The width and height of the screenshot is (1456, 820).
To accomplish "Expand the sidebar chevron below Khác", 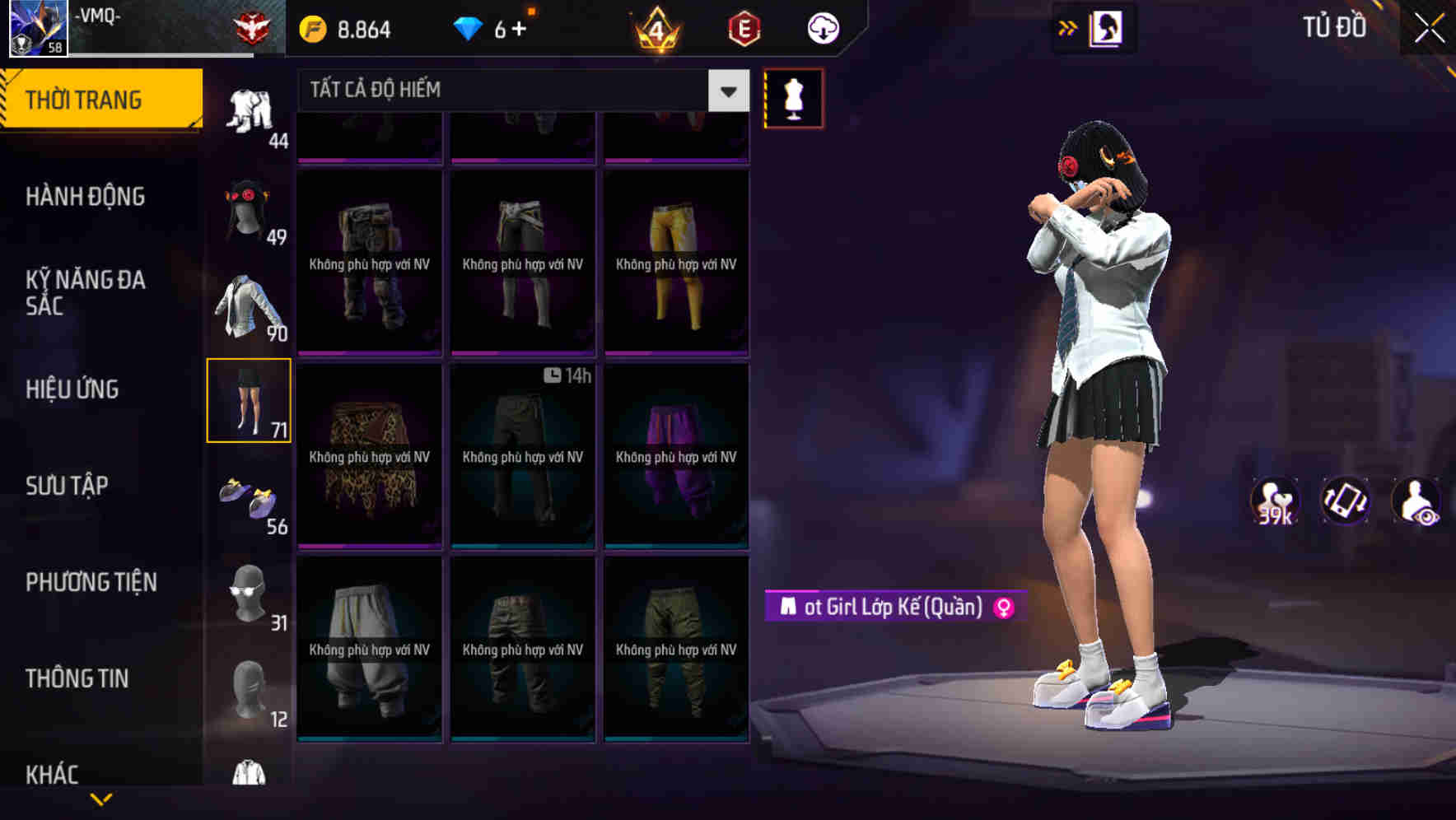I will [x=101, y=797].
